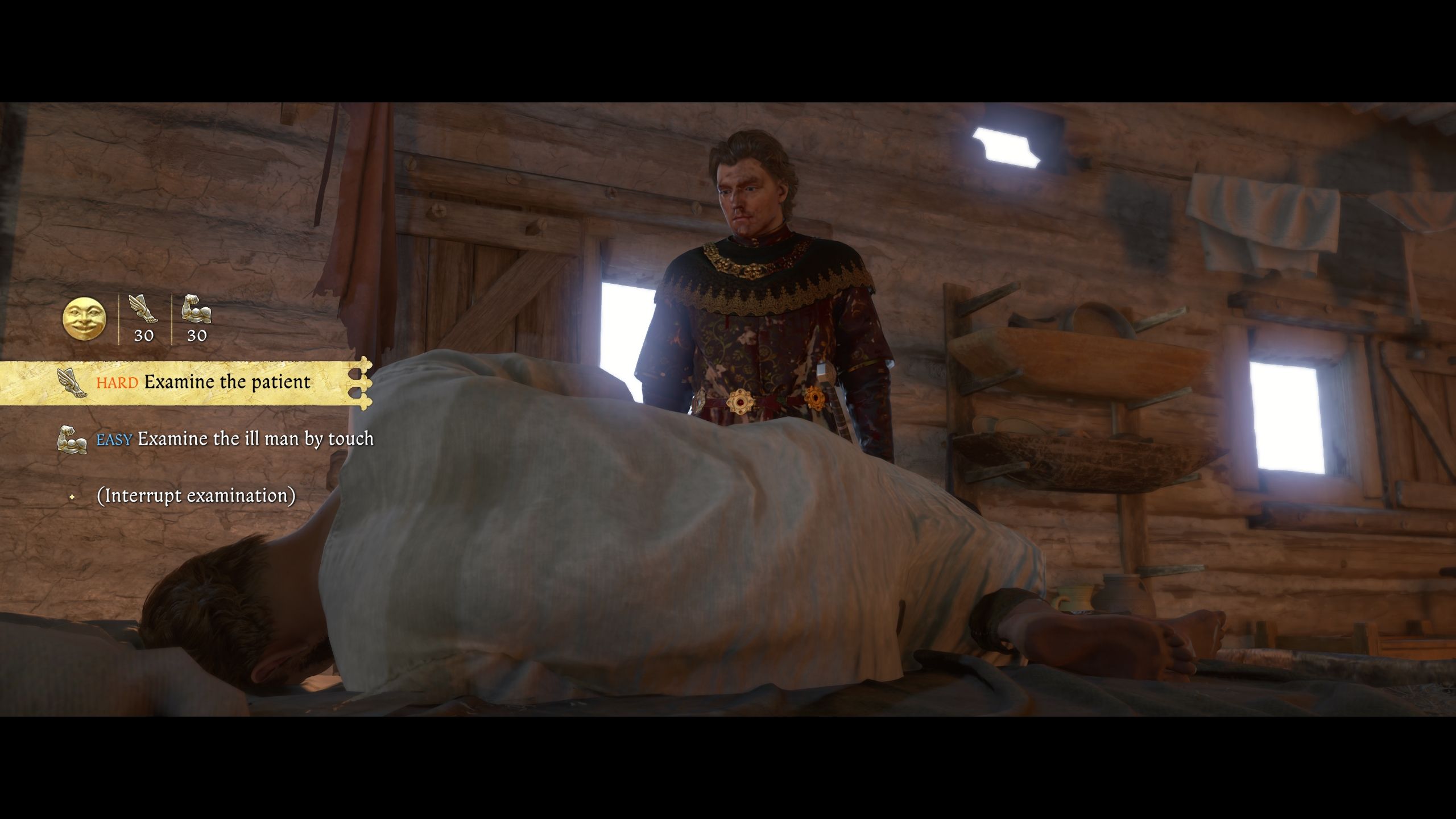The height and width of the screenshot is (819, 1456).
Task: Click the muscle icon beside the EASY option
Action: pyautogui.click(x=74, y=440)
